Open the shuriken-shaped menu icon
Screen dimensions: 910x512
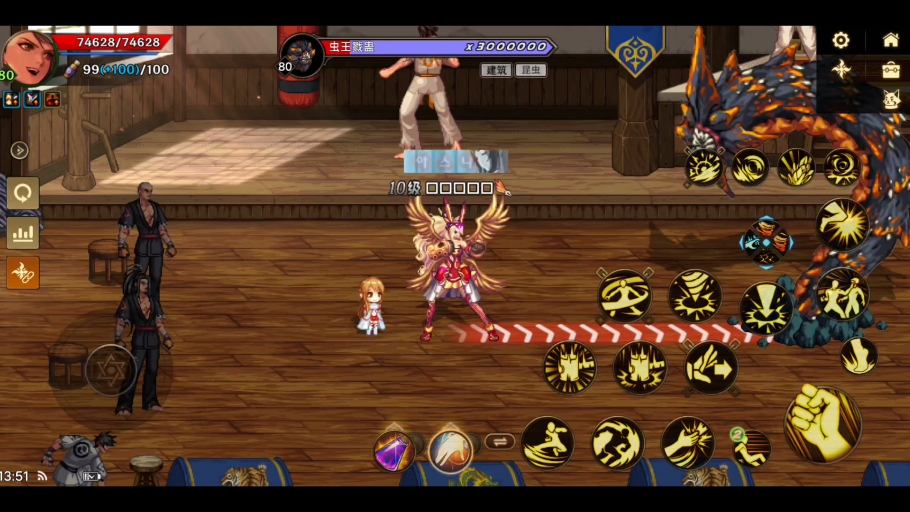pyautogui.click(x=841, y=69)
